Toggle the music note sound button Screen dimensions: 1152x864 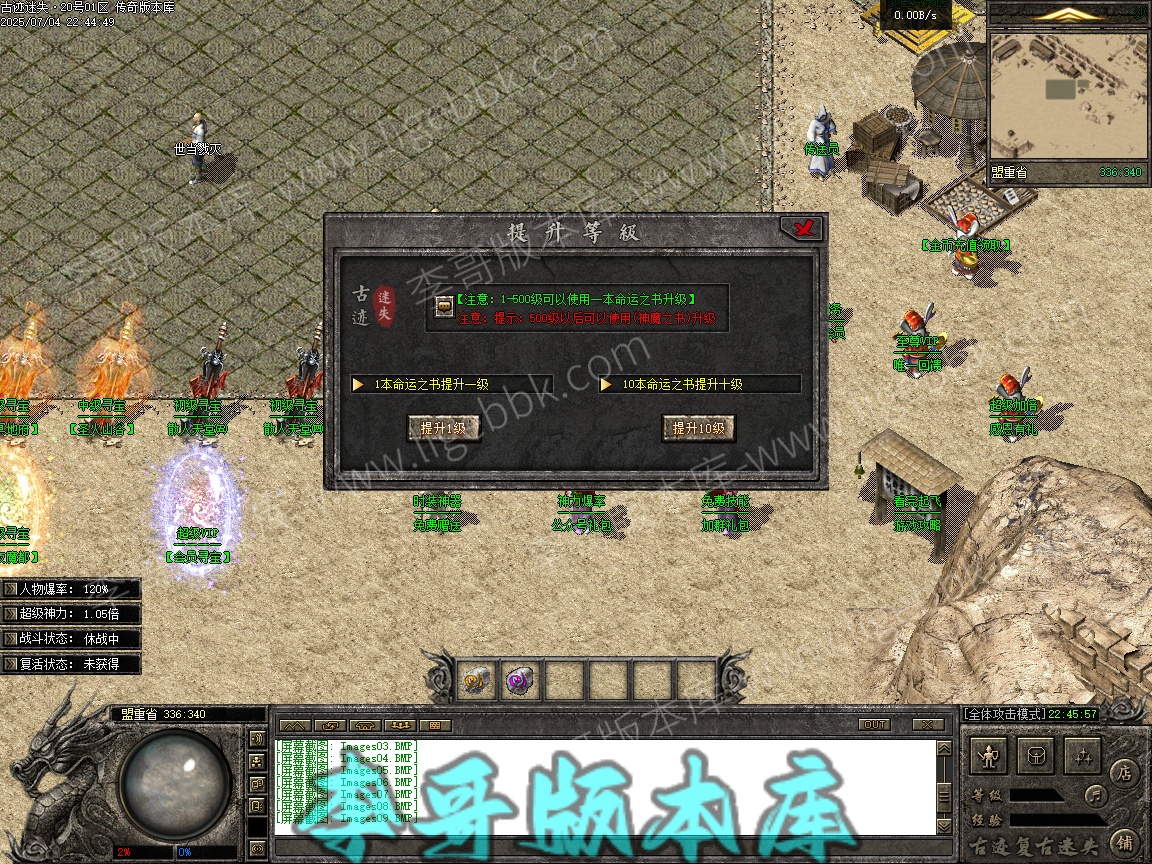coord(1097,796)
